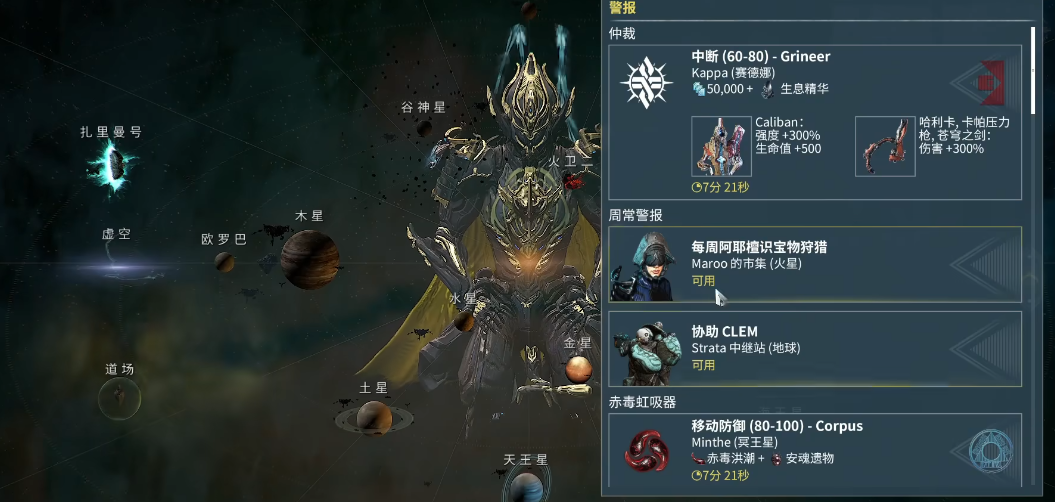Select the 扎里曼号 (Zariman) node
Image resolution: width=1055 pixels, height=502 pixels.
point(112,166)
